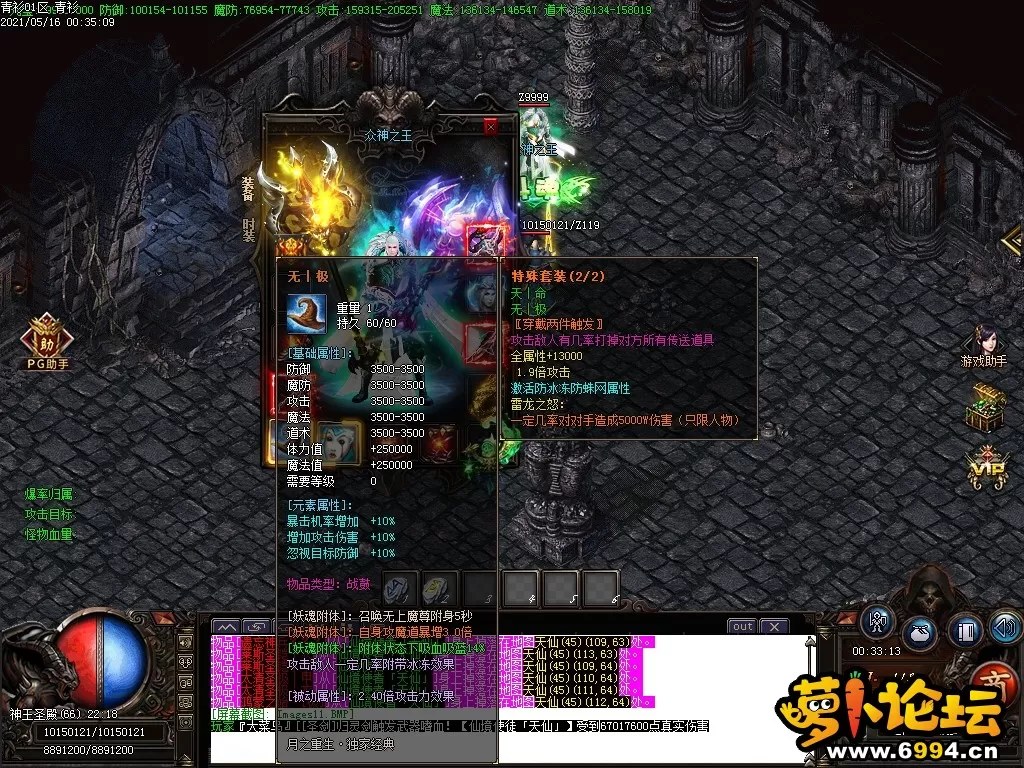The image size is (1024, 768).
Task: Switch to the 装备 equipment tab
Action: (248, 188)
